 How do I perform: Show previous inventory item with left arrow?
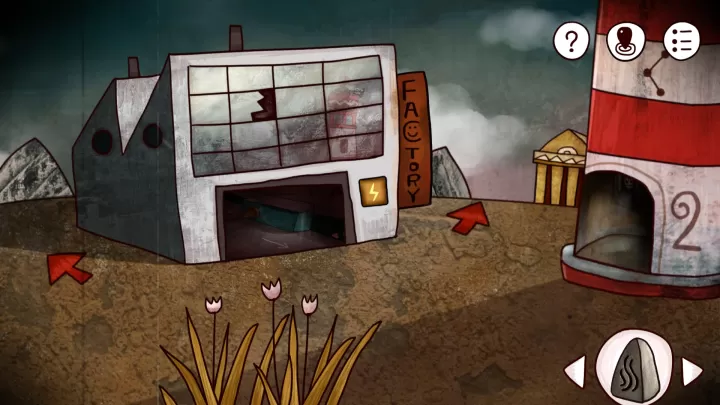tap(575, 372)
